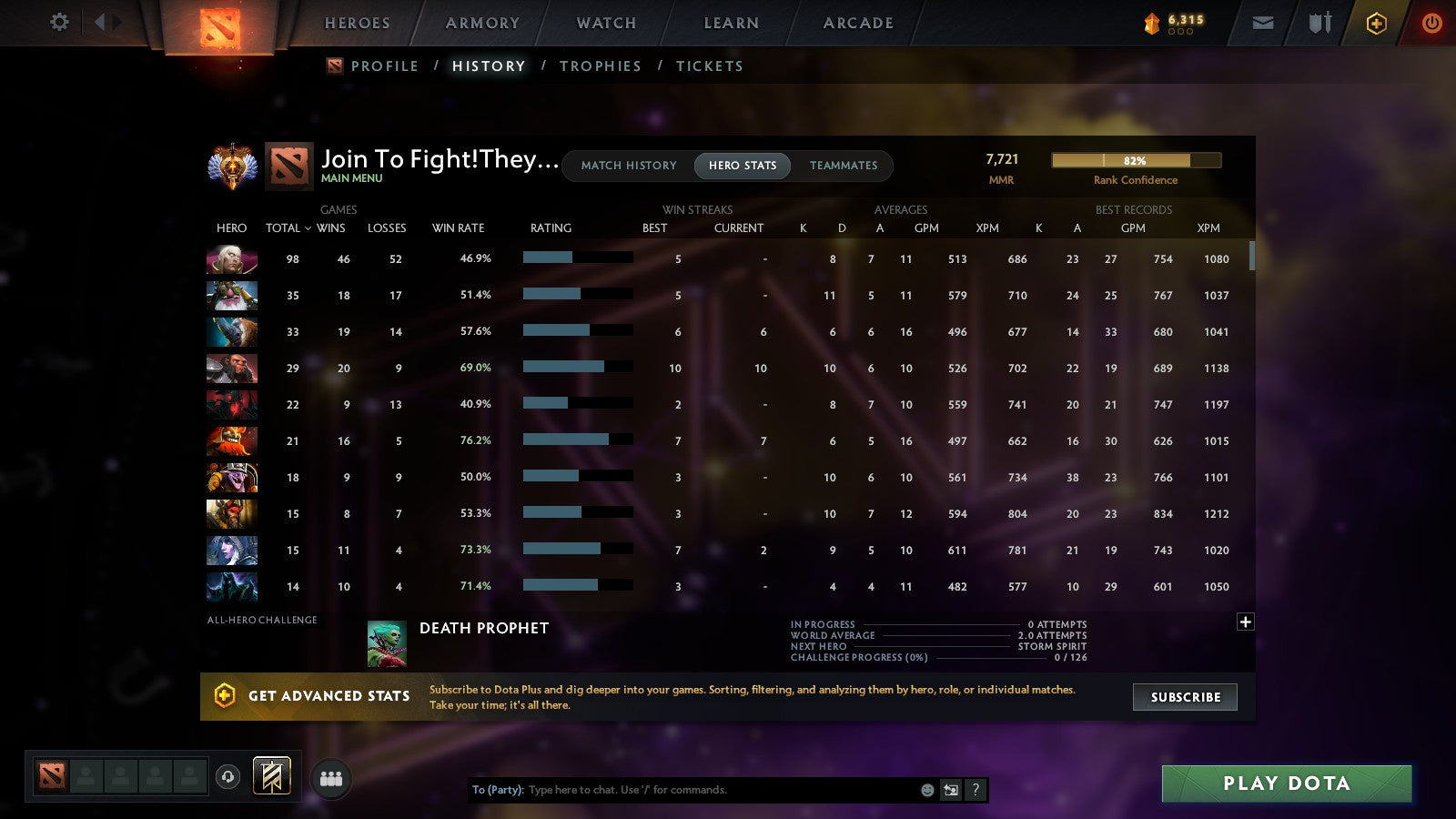Open the Dota Plus hexagon icon
This screenshot has height=819, width=1456.
coord(1375,23)
